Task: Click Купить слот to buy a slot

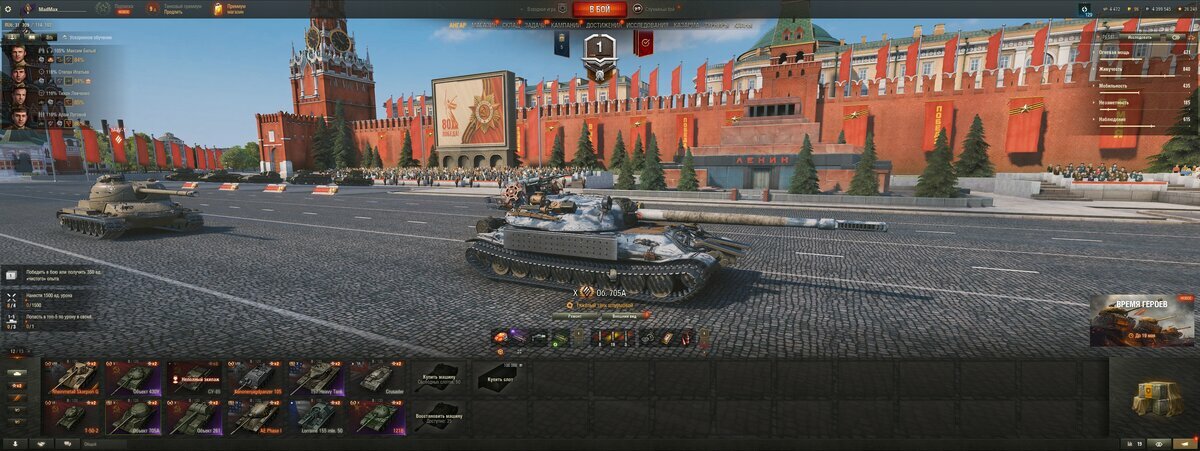Action: (x=498, y=378)
